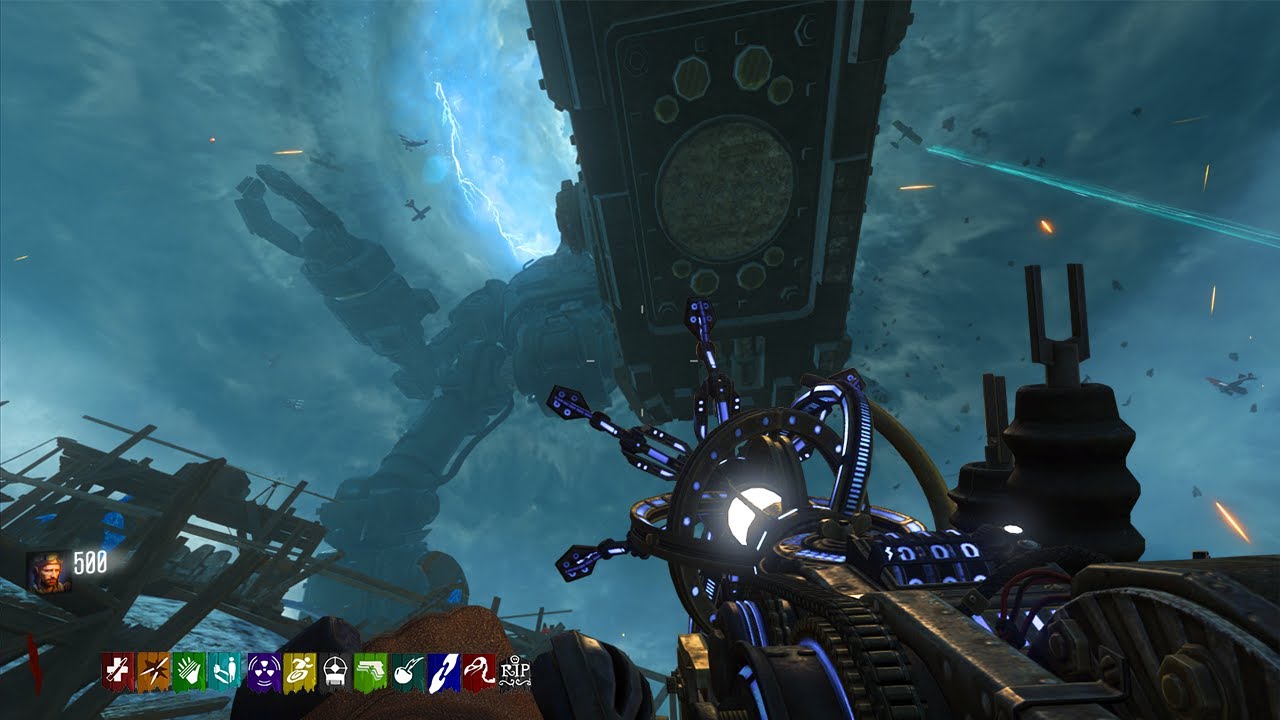Click the purple PhD radiation perk icon
The width and height of the screenshot is (1280, 720).
pyautogui.click(x=264, y=671)
